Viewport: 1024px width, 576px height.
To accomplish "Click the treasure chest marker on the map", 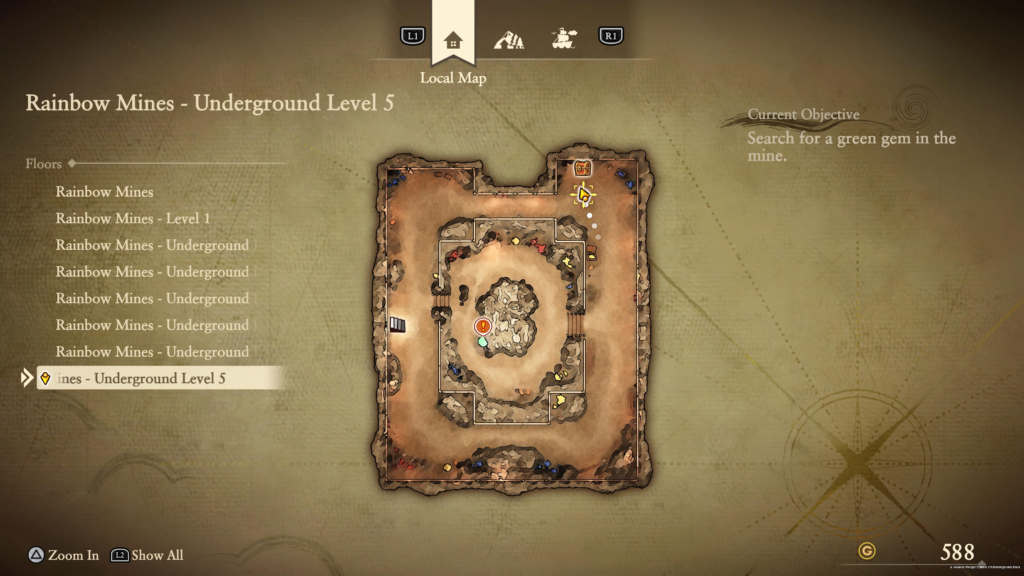I will point(584,168).
